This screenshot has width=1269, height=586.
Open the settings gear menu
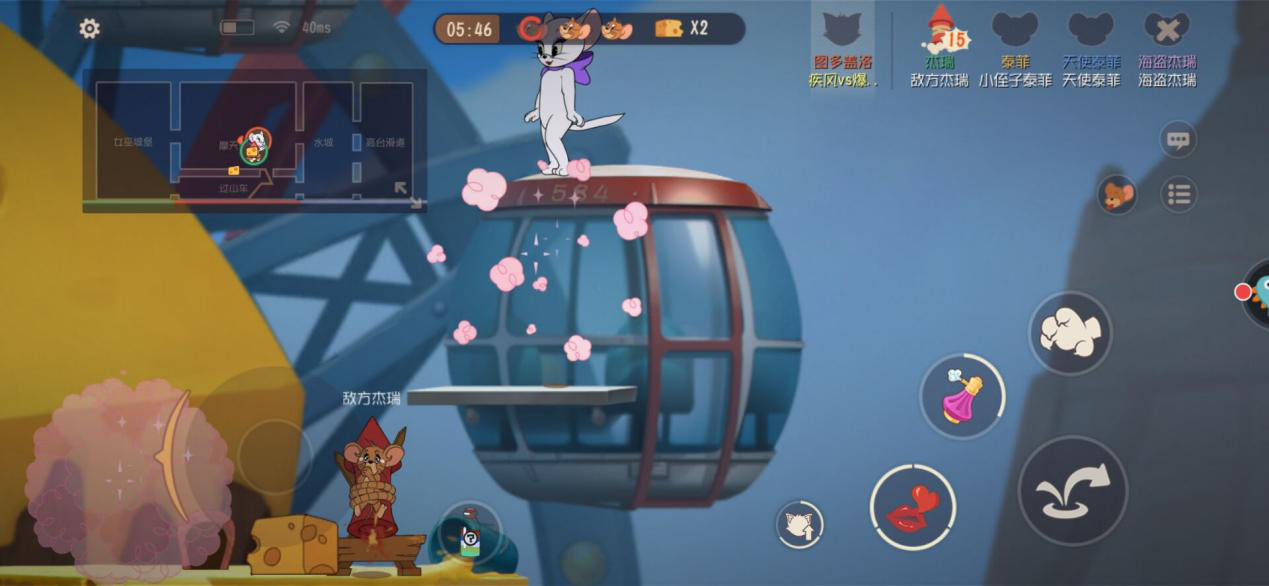[89, 29]
